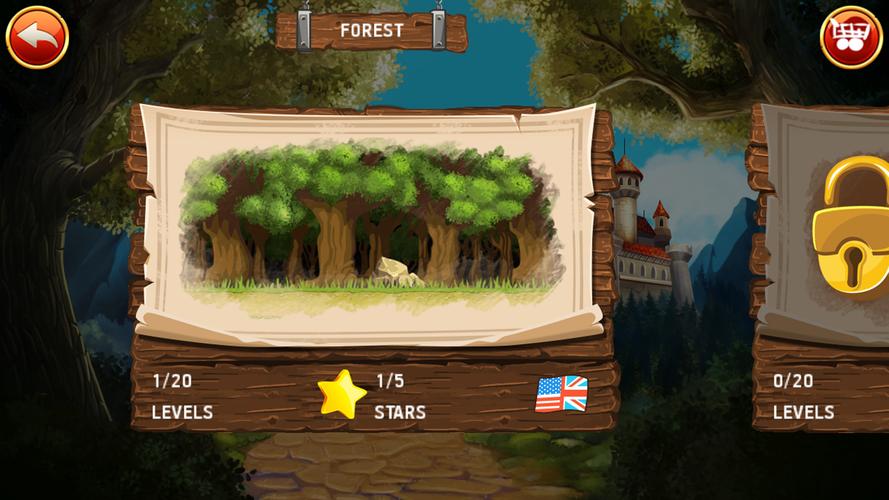Change language with the flag icon

(561, 394)
